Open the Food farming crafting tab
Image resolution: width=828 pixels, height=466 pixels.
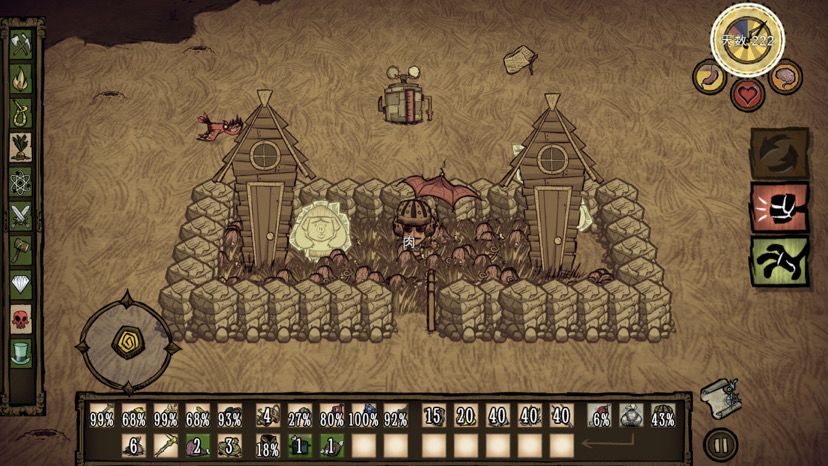coord(21,148)
